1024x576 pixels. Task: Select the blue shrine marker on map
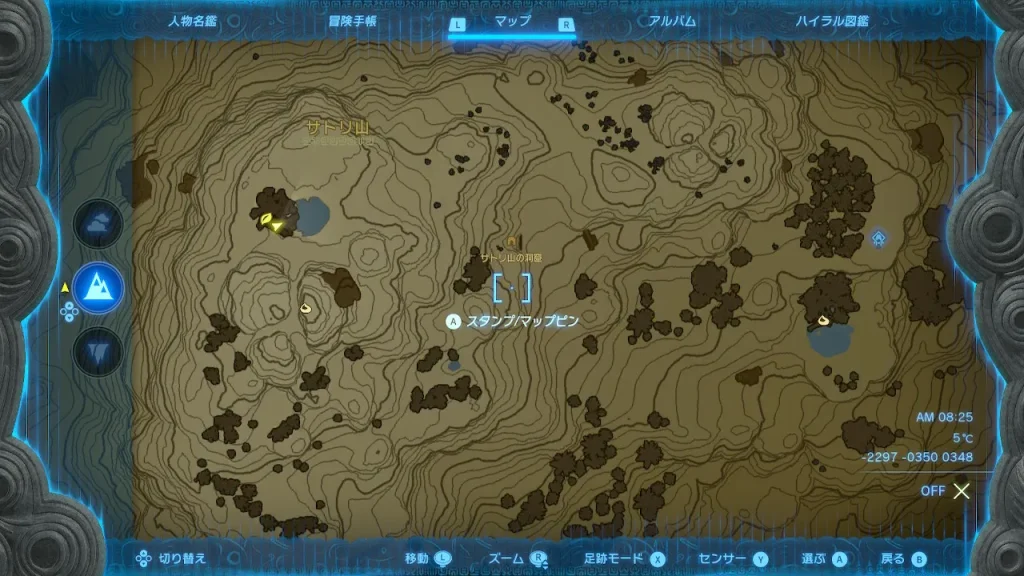tap(878, 237)
